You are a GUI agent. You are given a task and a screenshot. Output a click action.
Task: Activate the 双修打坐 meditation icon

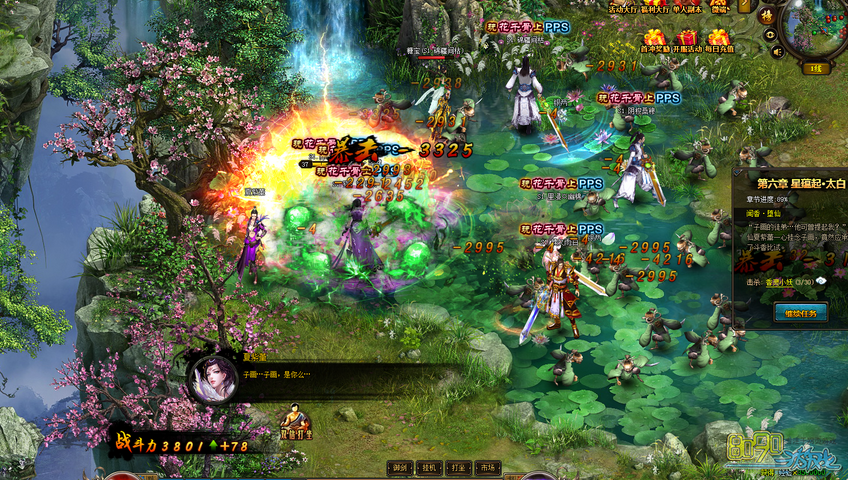[295, 422]
